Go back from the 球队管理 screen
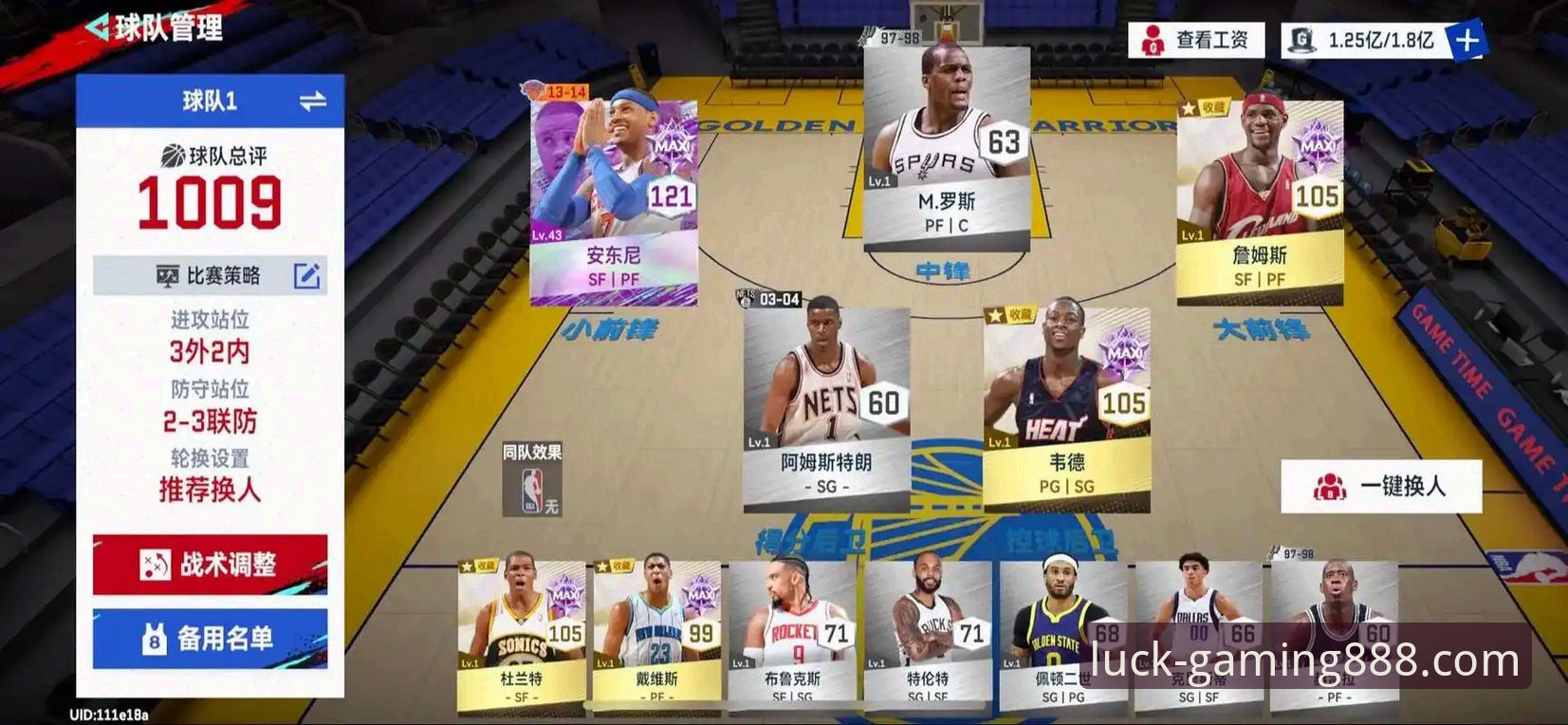 point(98,27)
